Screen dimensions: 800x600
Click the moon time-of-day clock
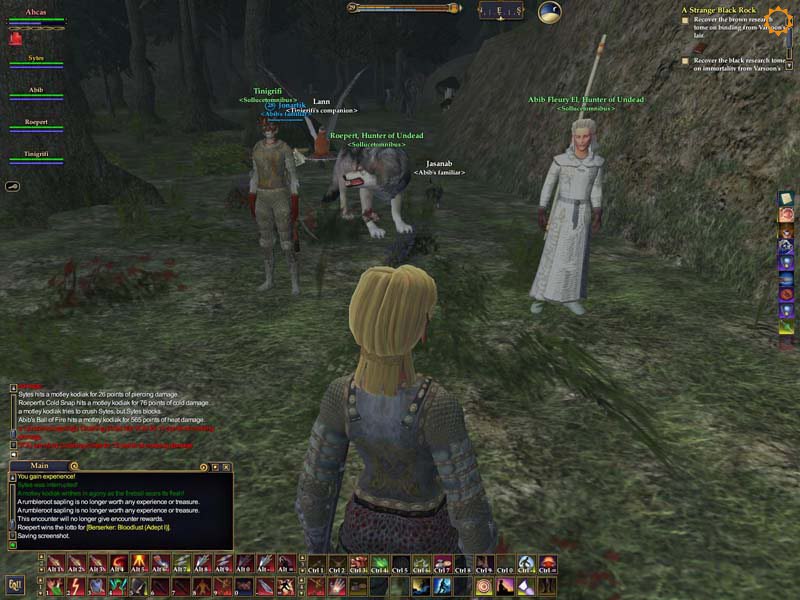pos(550,12)
